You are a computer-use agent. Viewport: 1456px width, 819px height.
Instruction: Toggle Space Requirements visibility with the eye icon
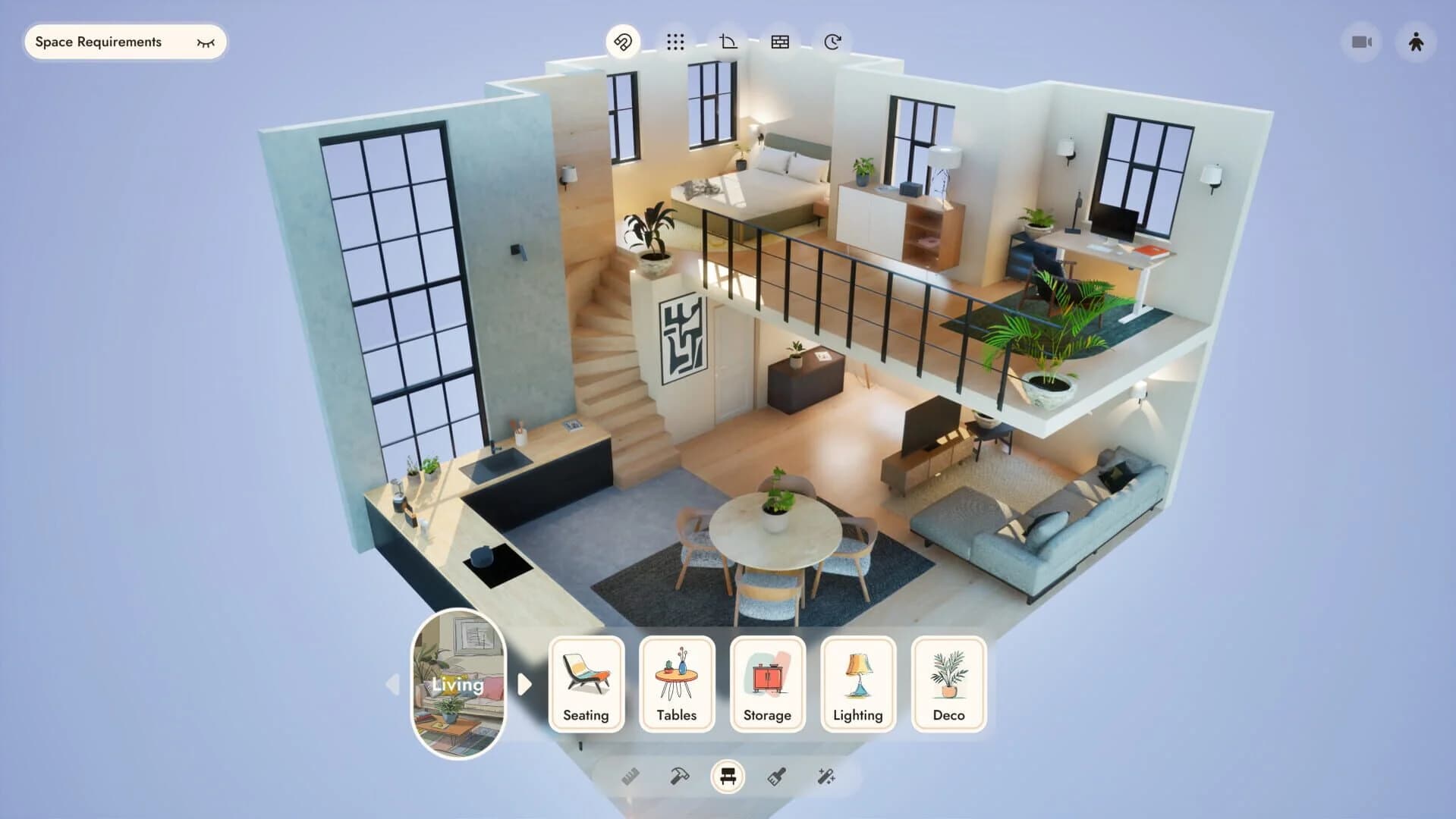coord(205,42)
